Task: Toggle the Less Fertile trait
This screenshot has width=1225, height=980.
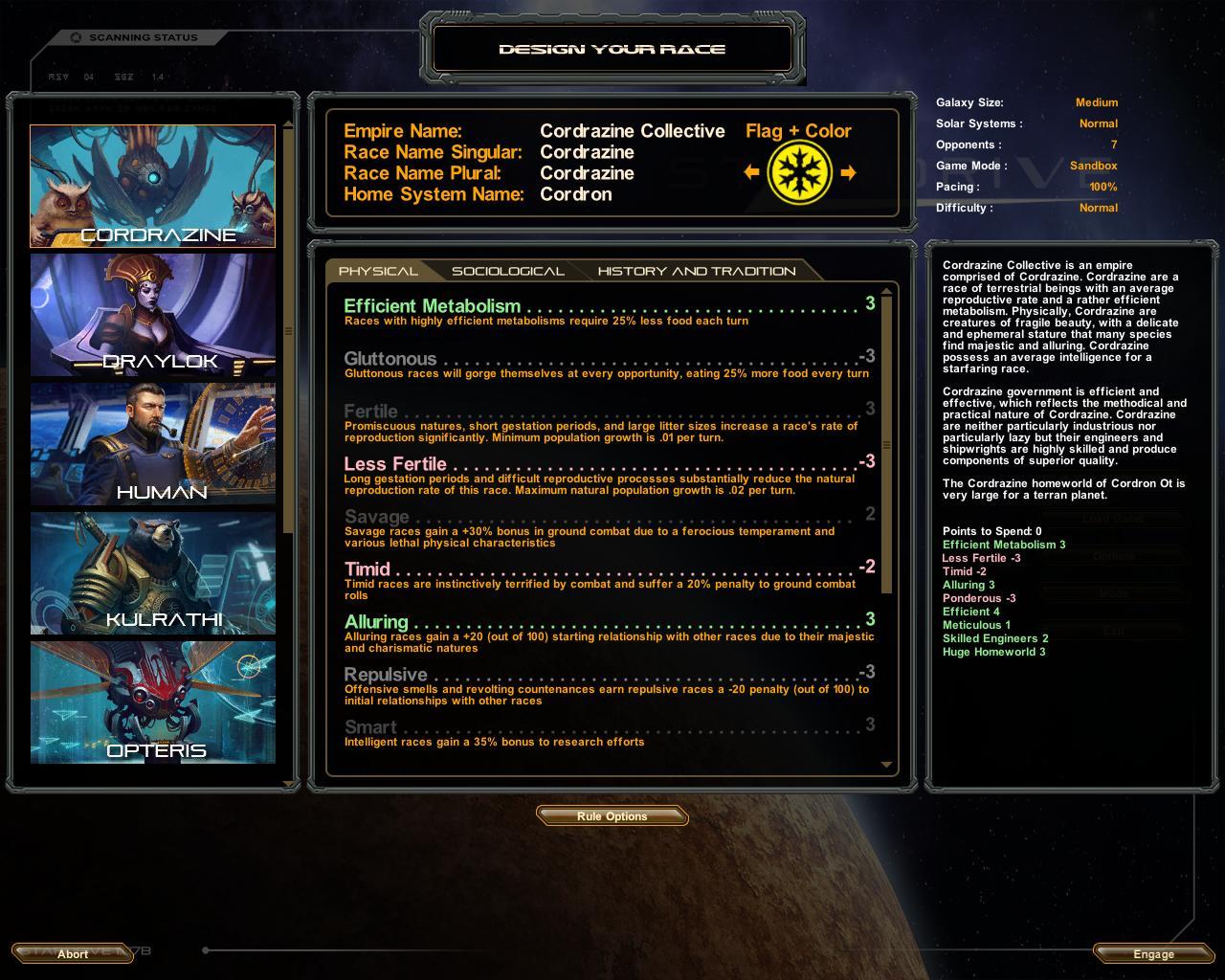Action: point(395,464)
